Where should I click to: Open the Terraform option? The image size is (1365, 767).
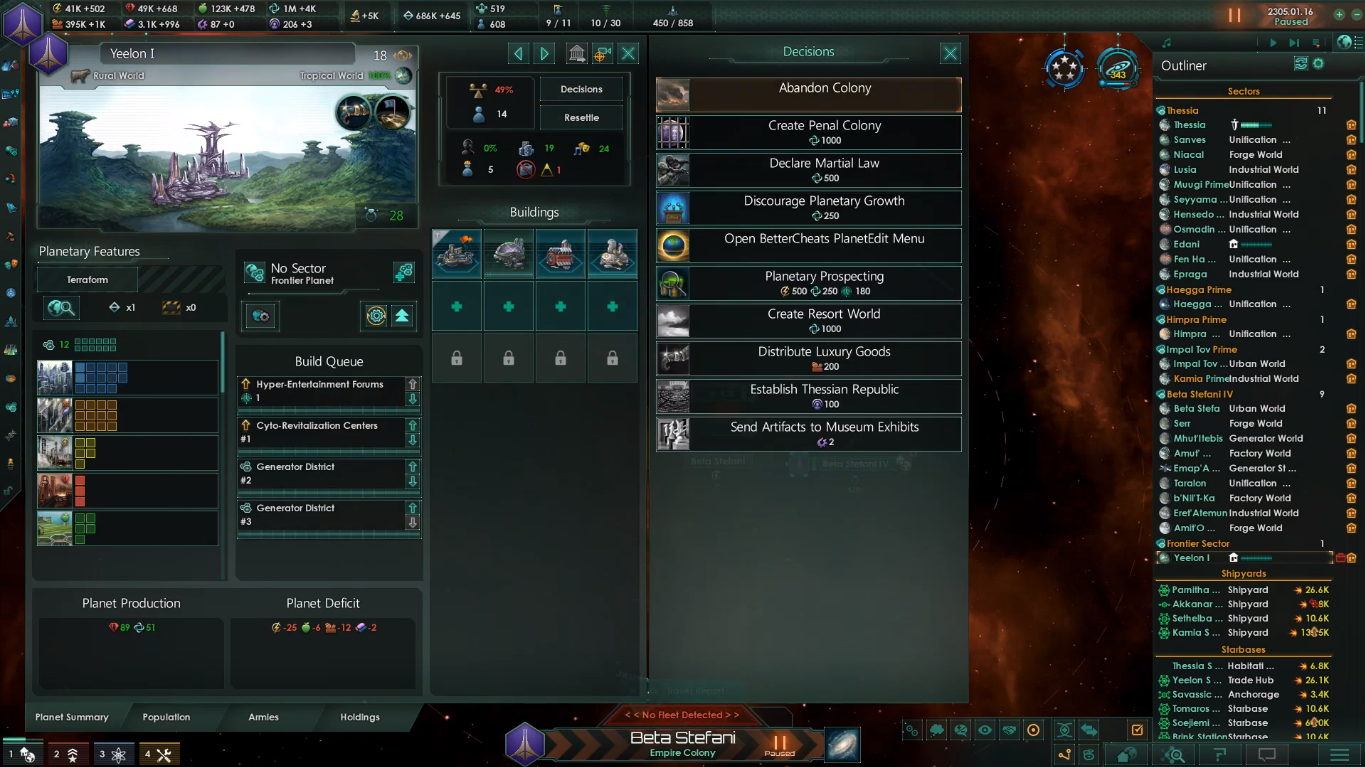click(88, 280)
